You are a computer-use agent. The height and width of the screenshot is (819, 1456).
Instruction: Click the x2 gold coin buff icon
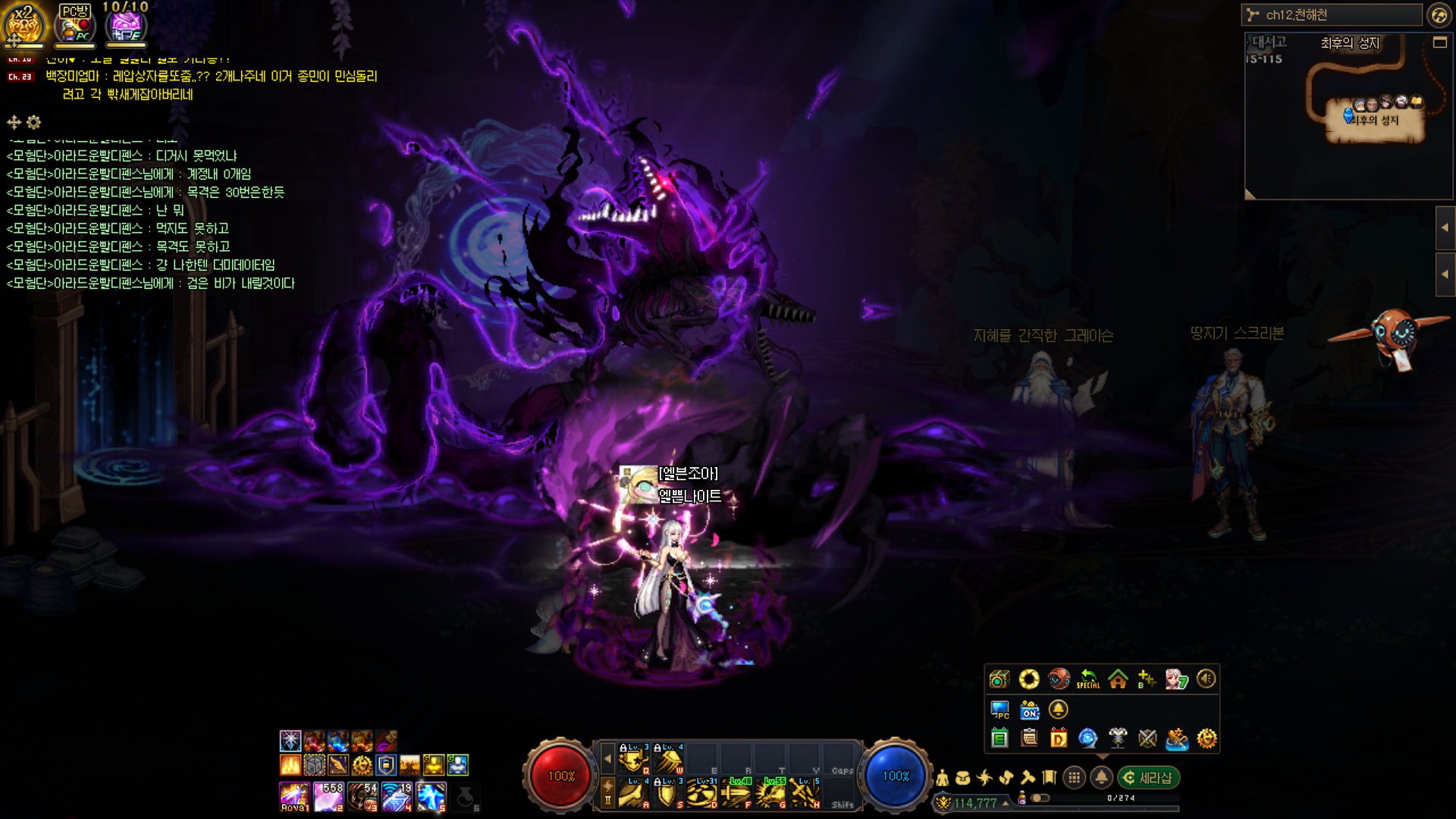(x=24, y=24)
